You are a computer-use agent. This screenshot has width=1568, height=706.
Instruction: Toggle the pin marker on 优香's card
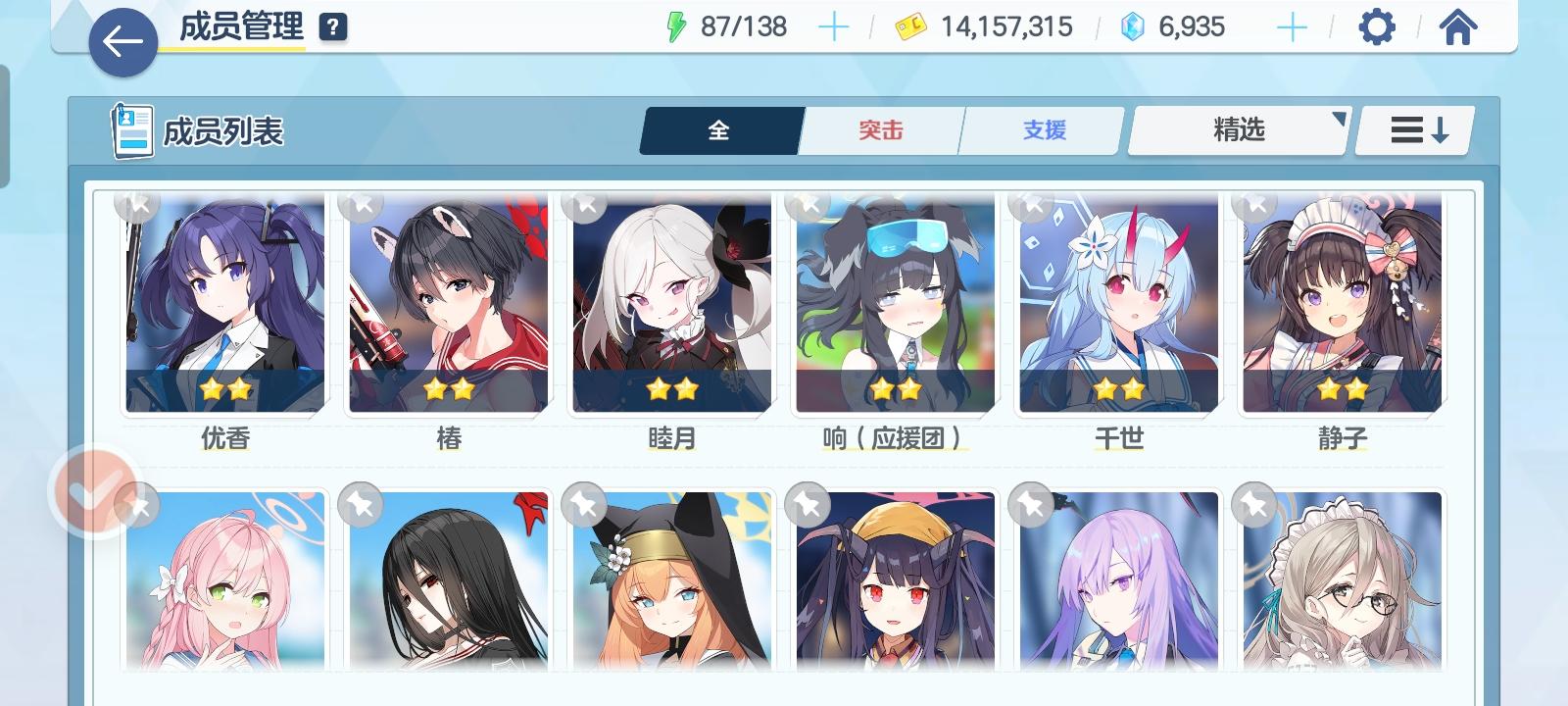click(137, 207)
